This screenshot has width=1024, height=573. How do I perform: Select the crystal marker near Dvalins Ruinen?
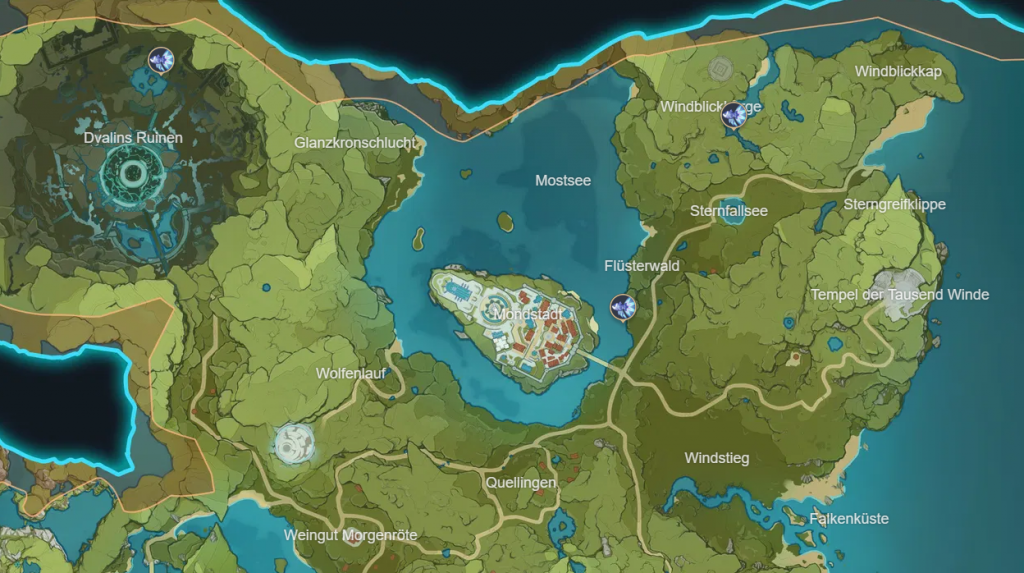(x=159, y=60)
